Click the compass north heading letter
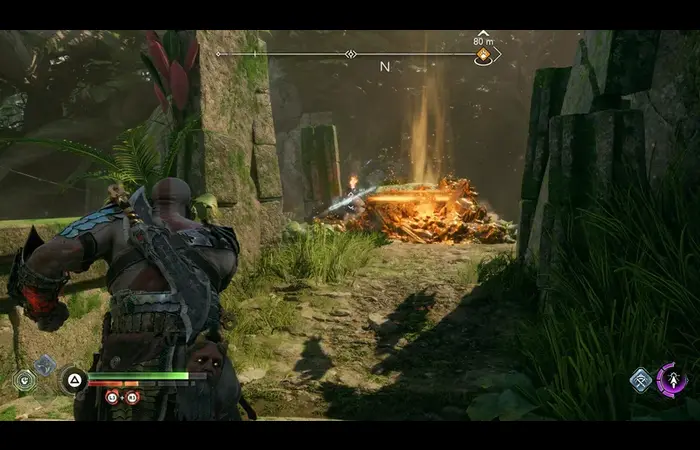This screenshot has width=700, height=450. [x=384, y=67]
